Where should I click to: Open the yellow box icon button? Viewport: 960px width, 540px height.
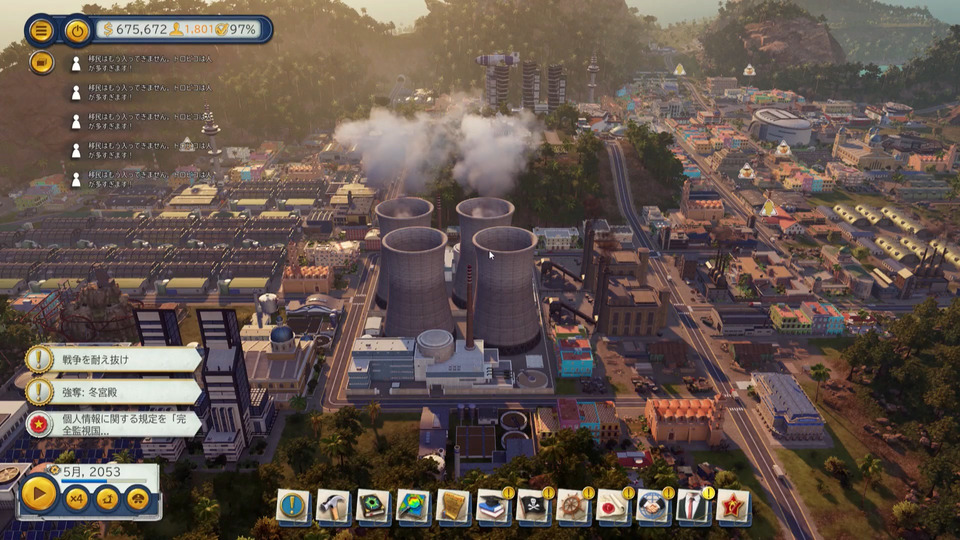[41, 62]
